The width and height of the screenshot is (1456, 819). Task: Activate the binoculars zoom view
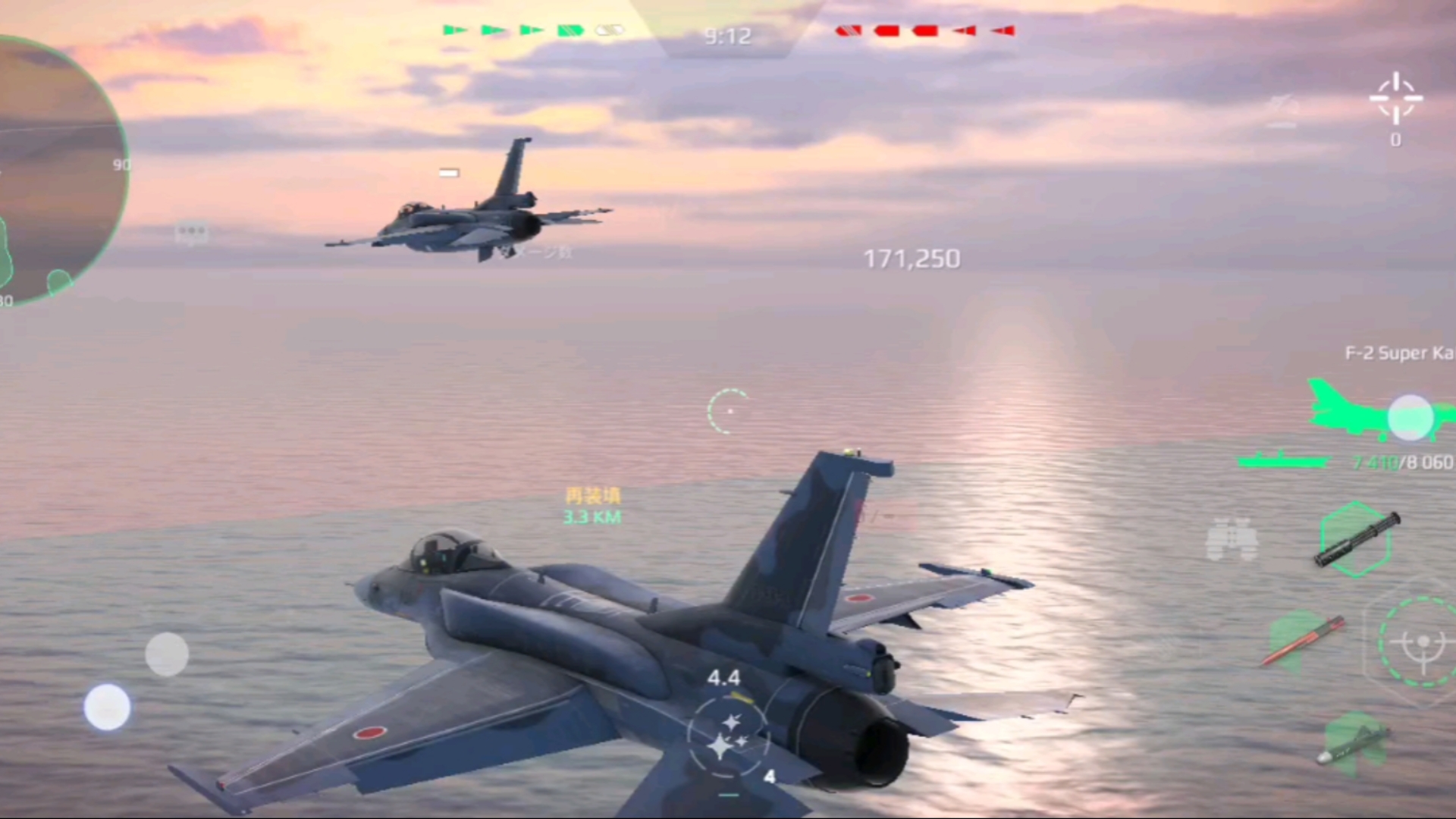[x=1232, y=539]
